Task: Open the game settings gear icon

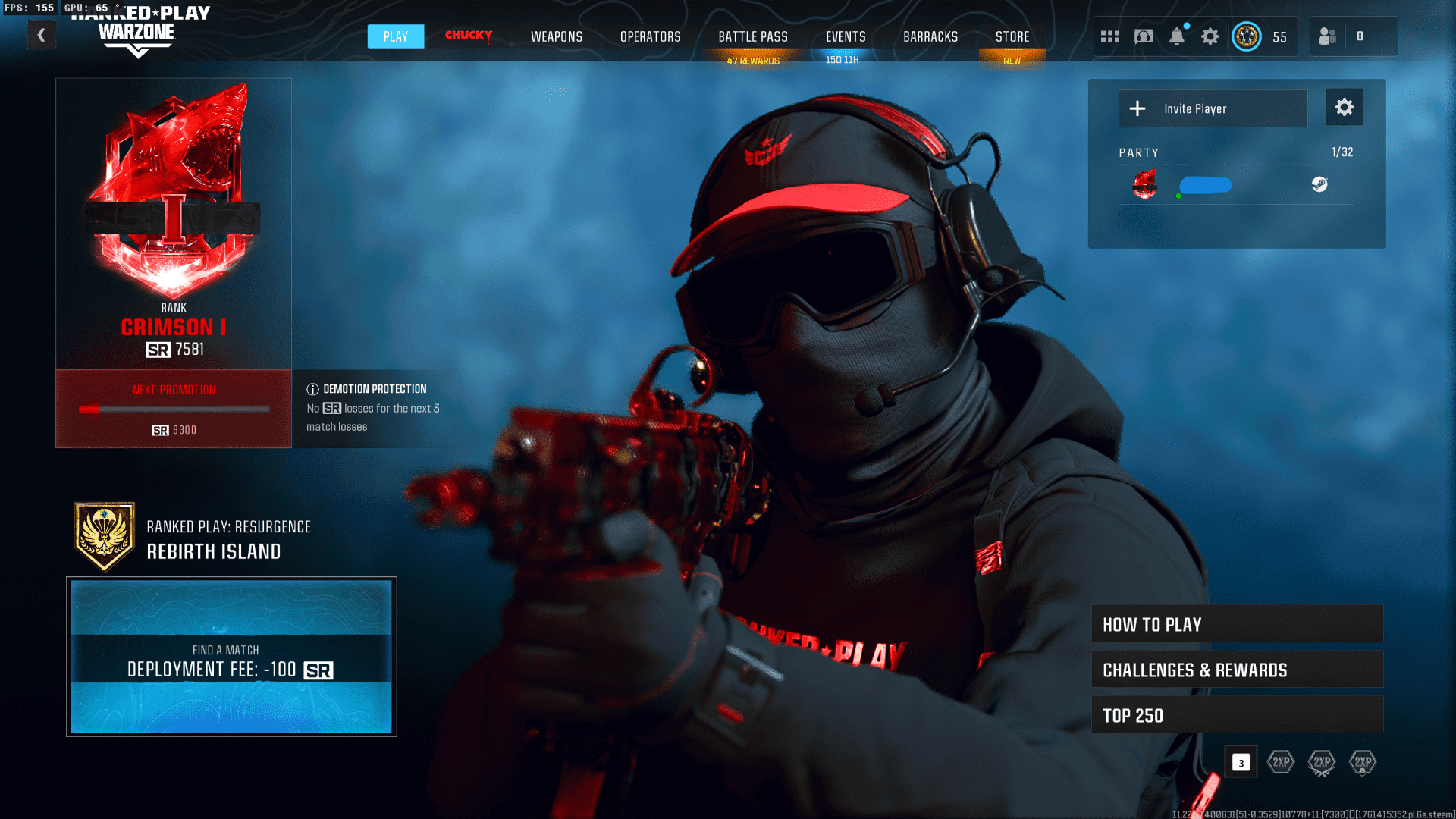Action: pos(1210,36)
